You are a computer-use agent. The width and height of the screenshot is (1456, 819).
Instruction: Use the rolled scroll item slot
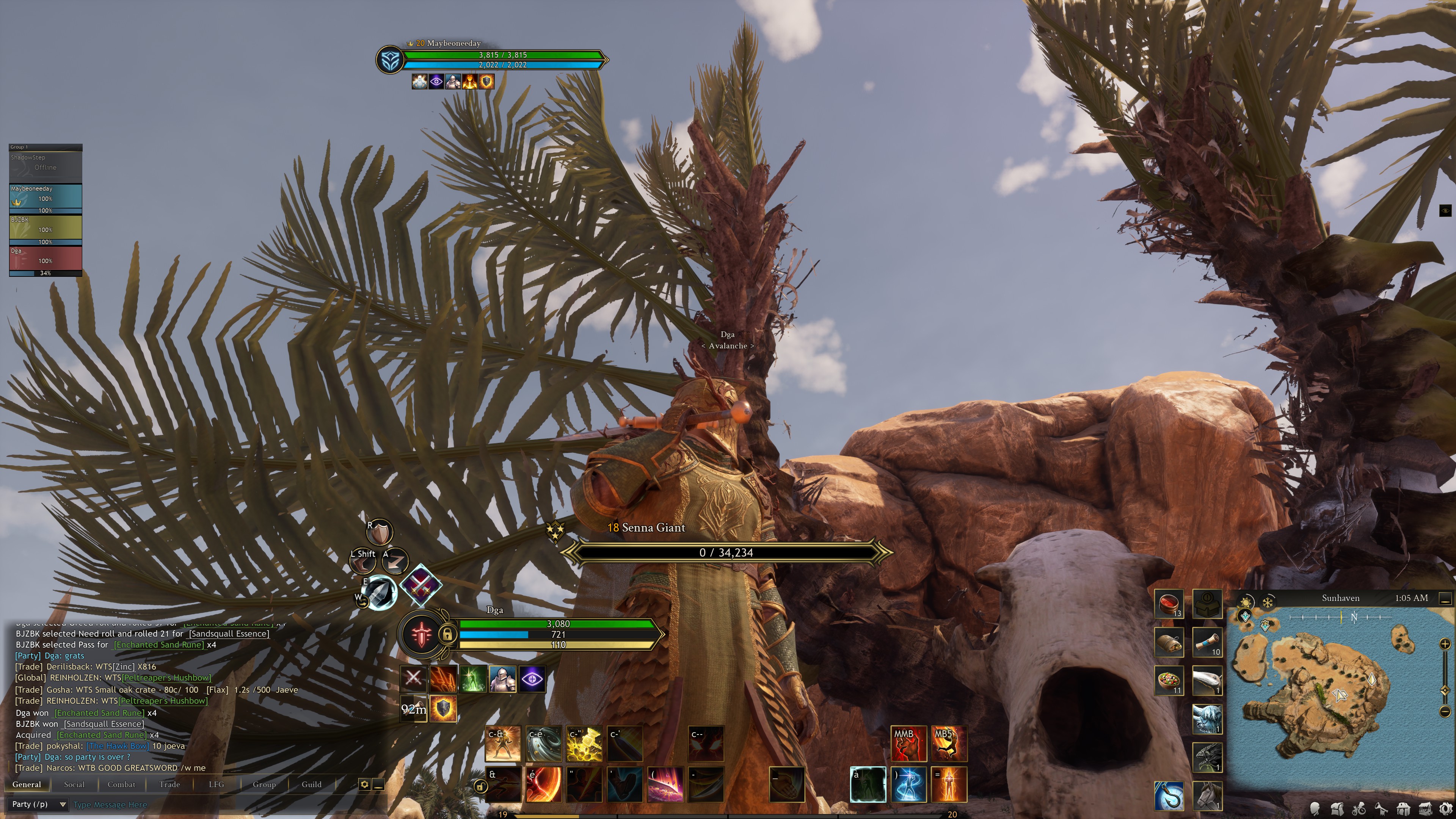tap(1207, 643)
